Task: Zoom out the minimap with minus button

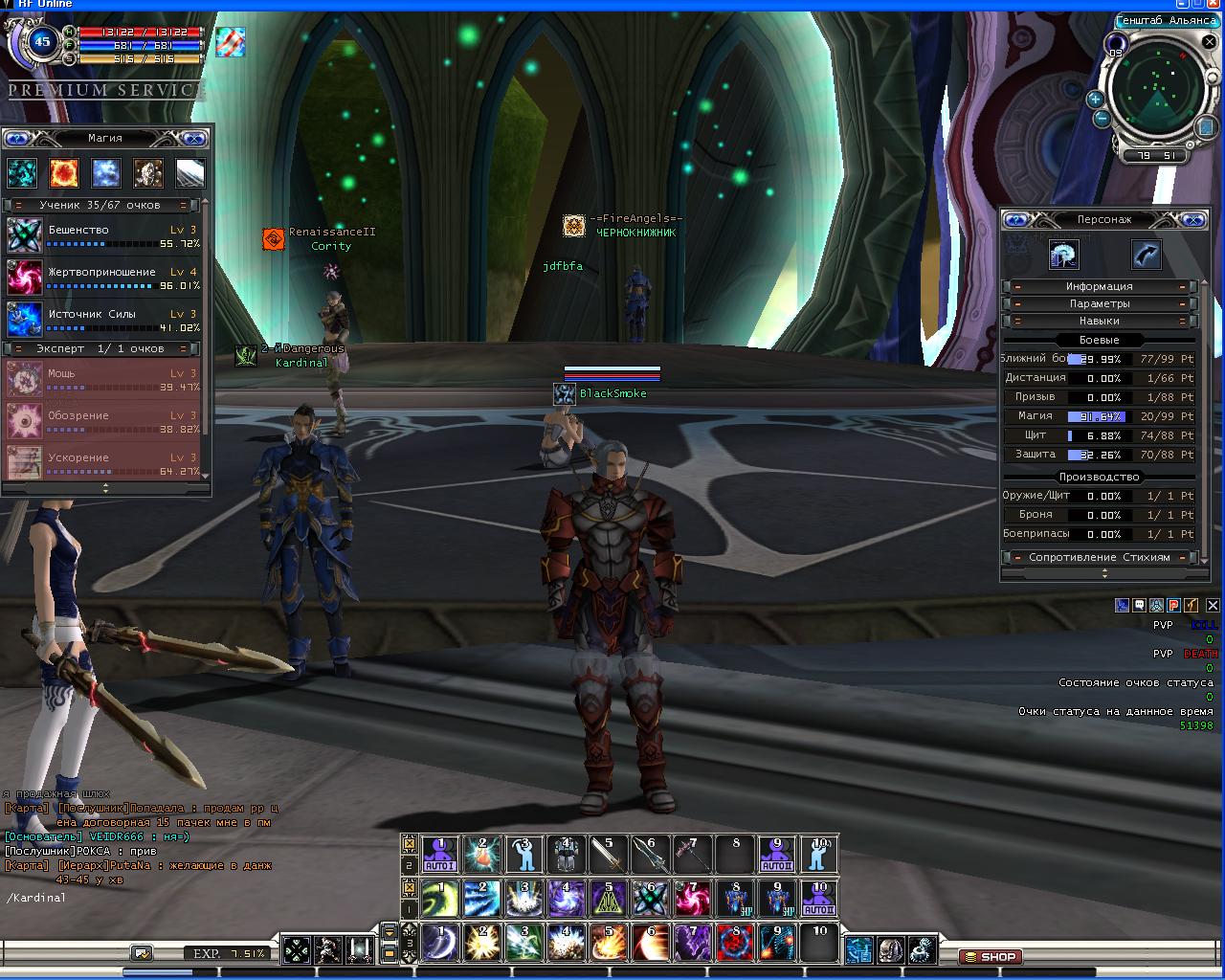Action: pyautogui.click(x=1102, y=119)
